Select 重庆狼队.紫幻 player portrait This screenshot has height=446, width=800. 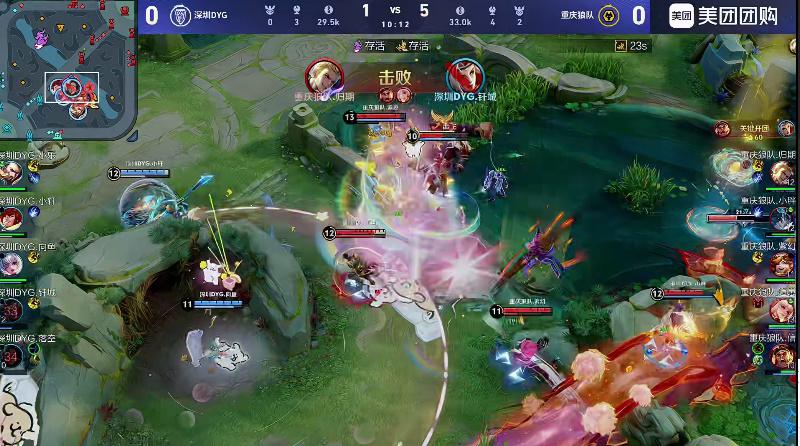[x=784, y=264]
